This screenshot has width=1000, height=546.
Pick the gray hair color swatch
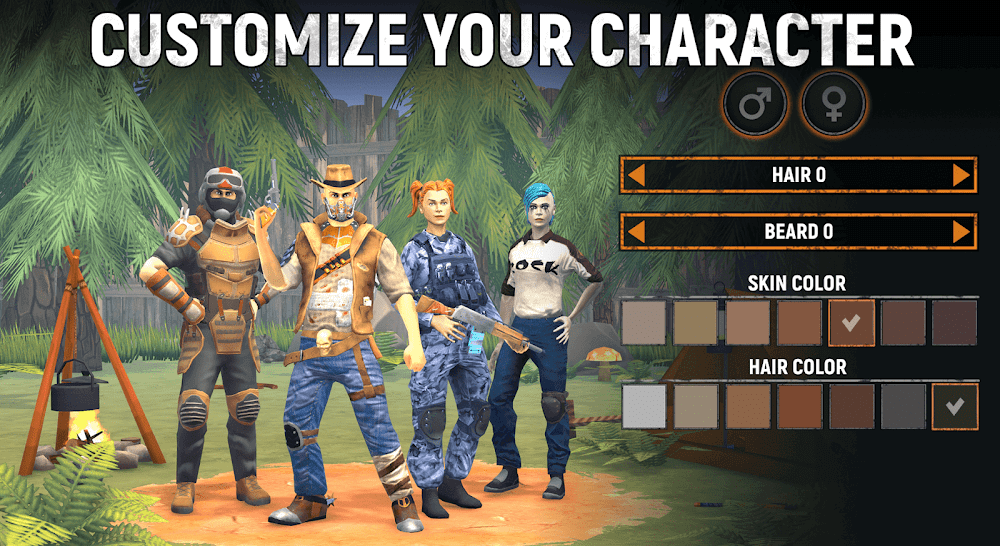click(x=903, y=406)
